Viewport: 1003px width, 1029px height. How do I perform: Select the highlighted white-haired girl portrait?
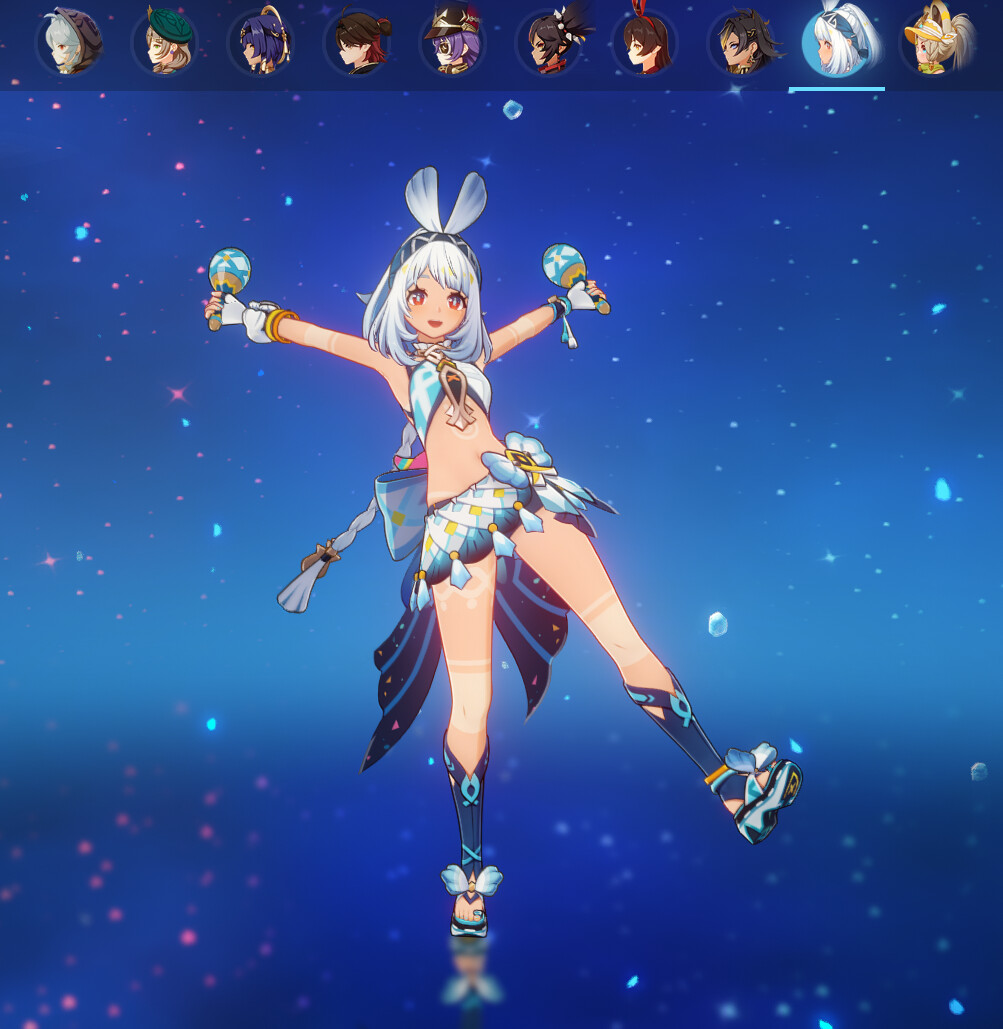coord(836,43)
